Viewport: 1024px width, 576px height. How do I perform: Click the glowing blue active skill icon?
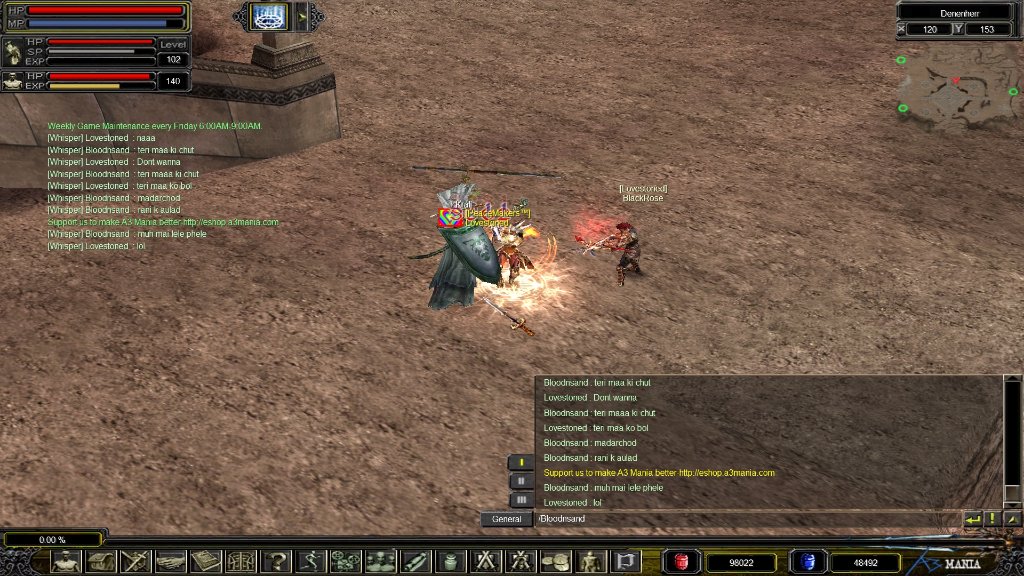pyautogui.click(x=269, y=16)
